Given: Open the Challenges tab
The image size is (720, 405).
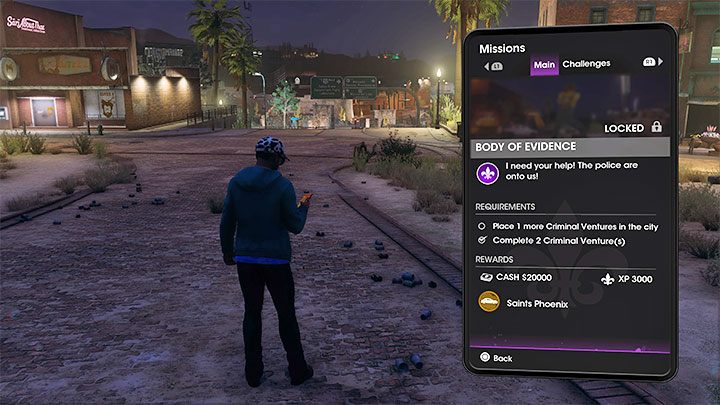Looking at the screenshot, I should pos(586,64).
